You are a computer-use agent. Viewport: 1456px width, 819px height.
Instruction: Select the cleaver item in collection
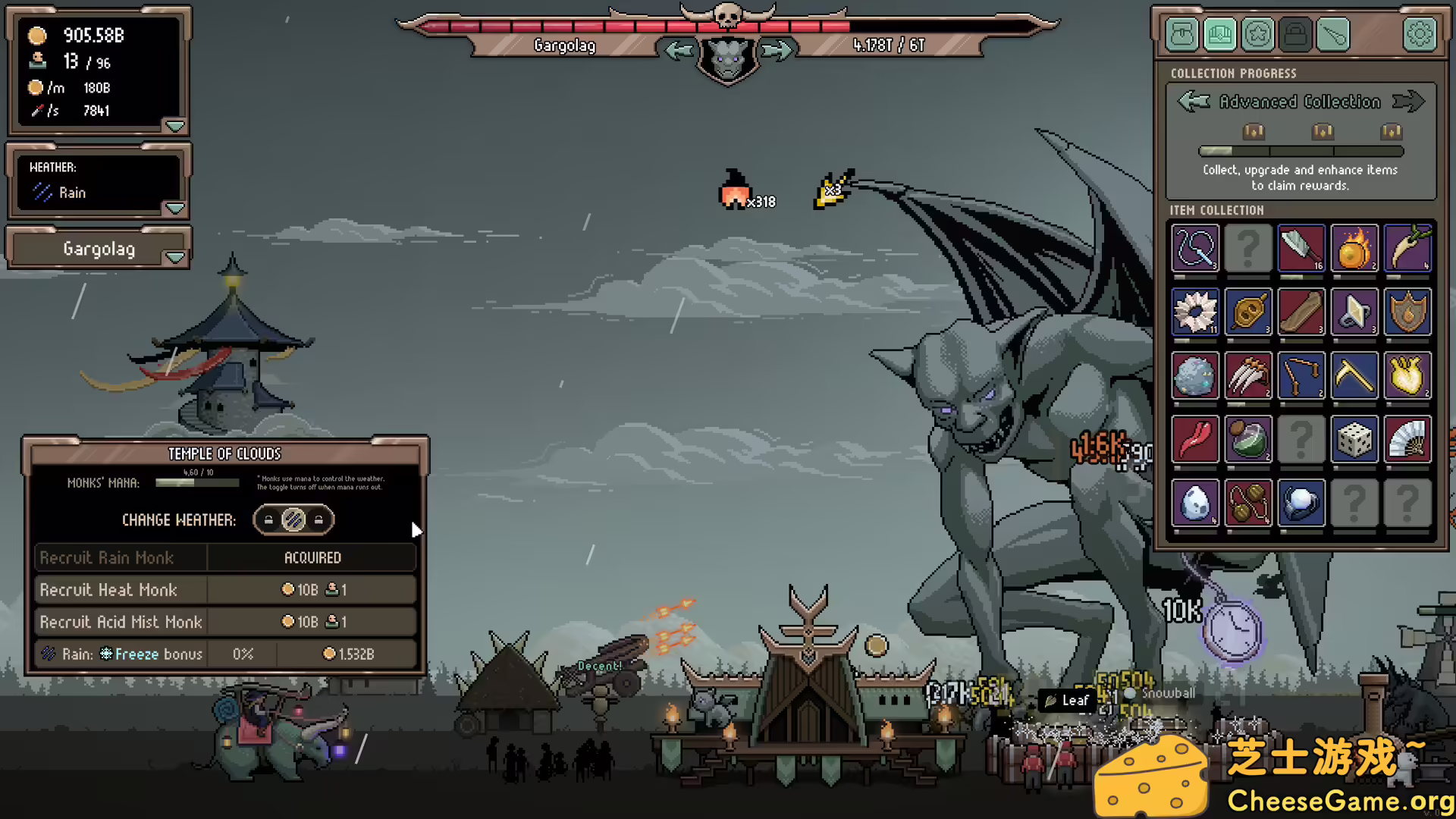1301,248
